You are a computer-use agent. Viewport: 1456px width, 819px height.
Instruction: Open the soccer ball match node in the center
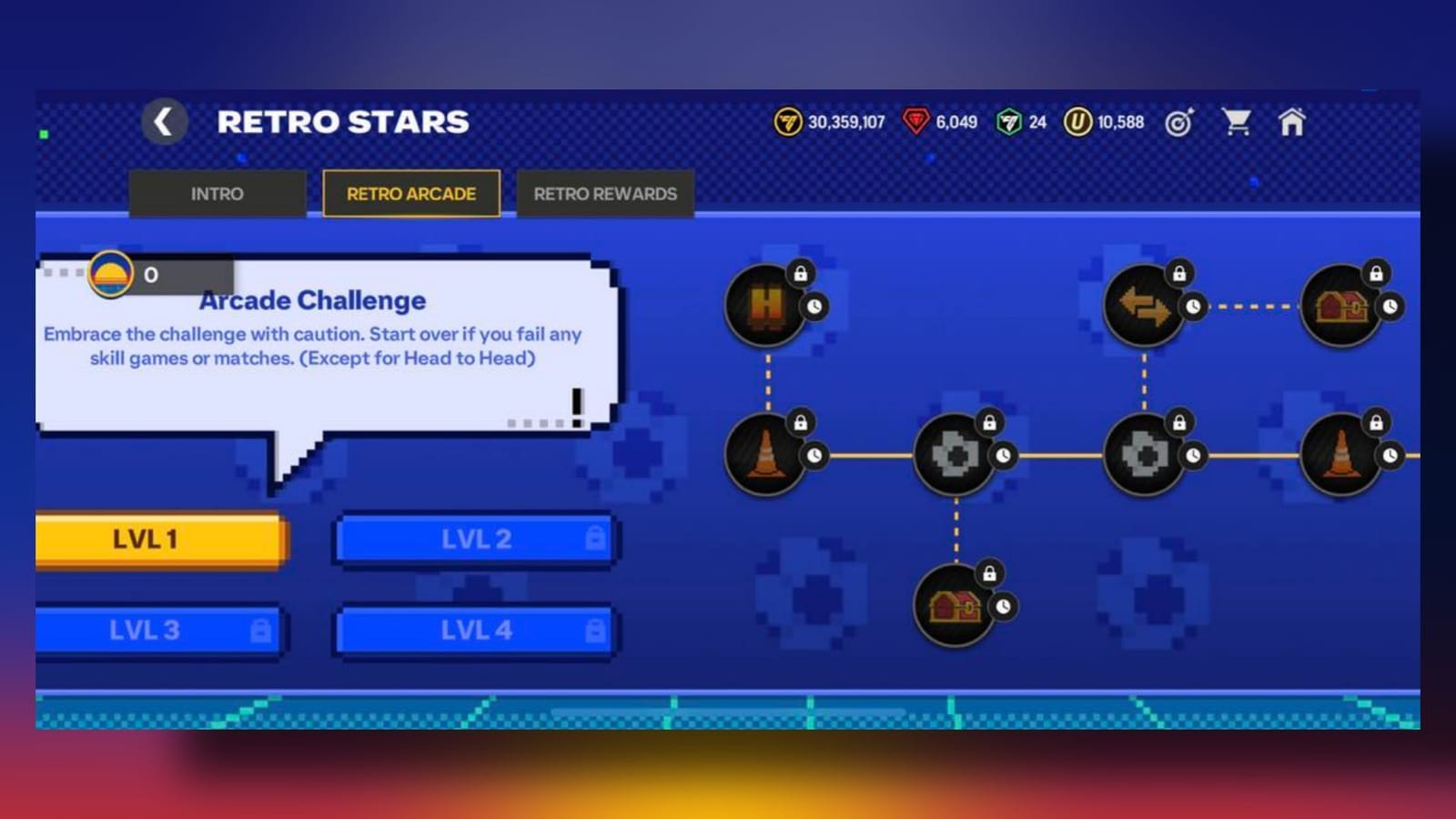[x=955, y=455]
